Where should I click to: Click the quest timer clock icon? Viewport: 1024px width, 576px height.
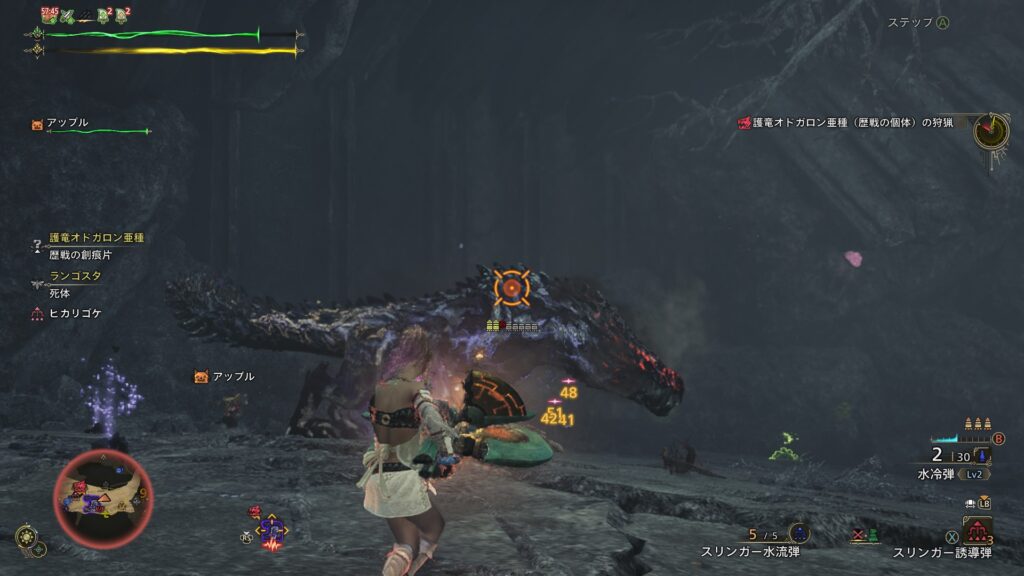pos(991,131)
